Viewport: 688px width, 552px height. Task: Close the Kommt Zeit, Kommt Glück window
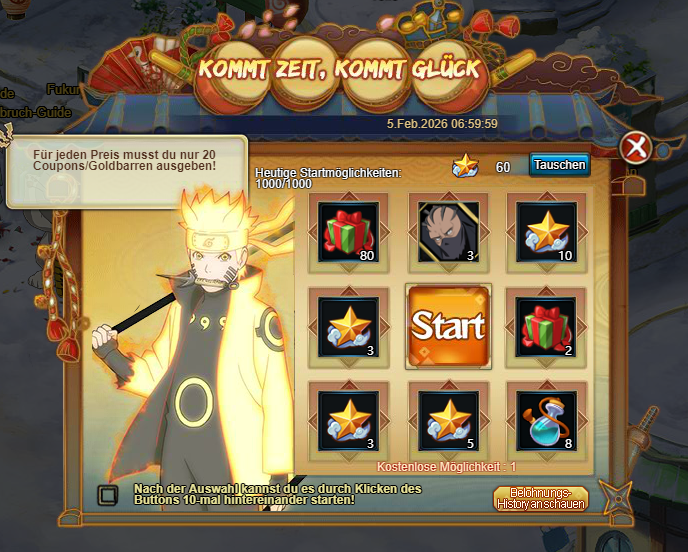(x=635, y=148)
